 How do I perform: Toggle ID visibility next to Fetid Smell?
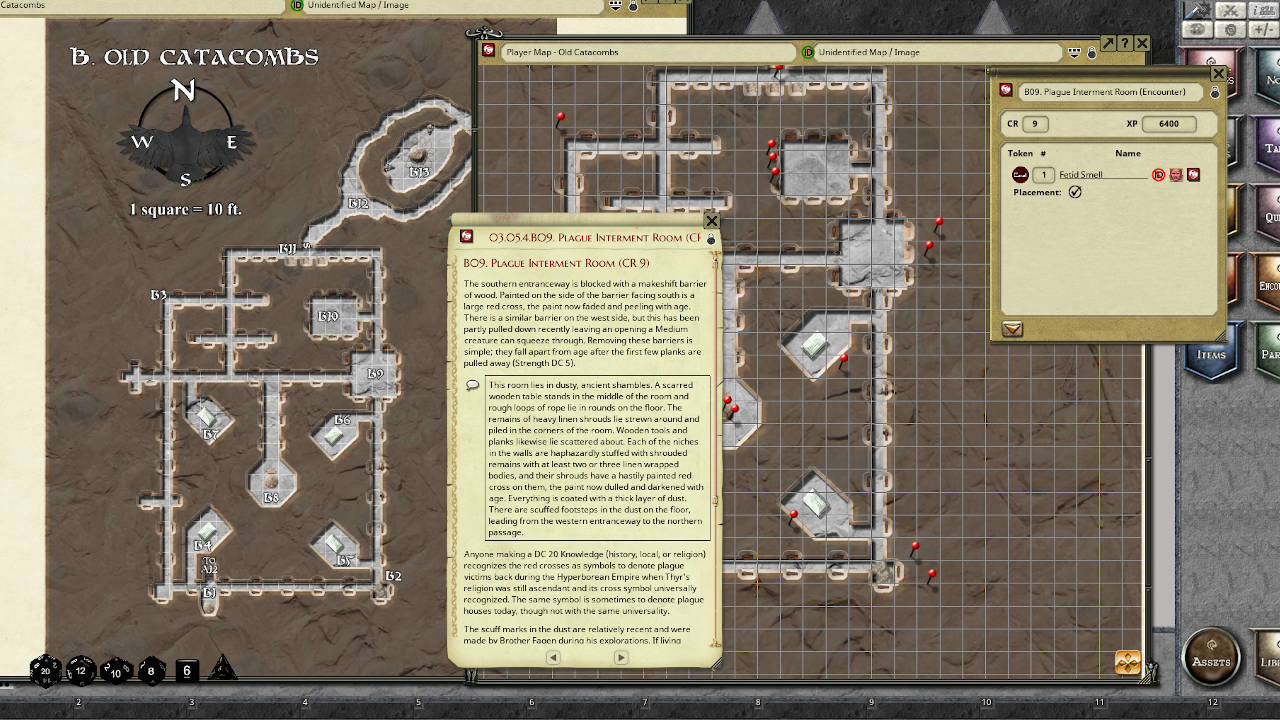tap(1158, 175)
